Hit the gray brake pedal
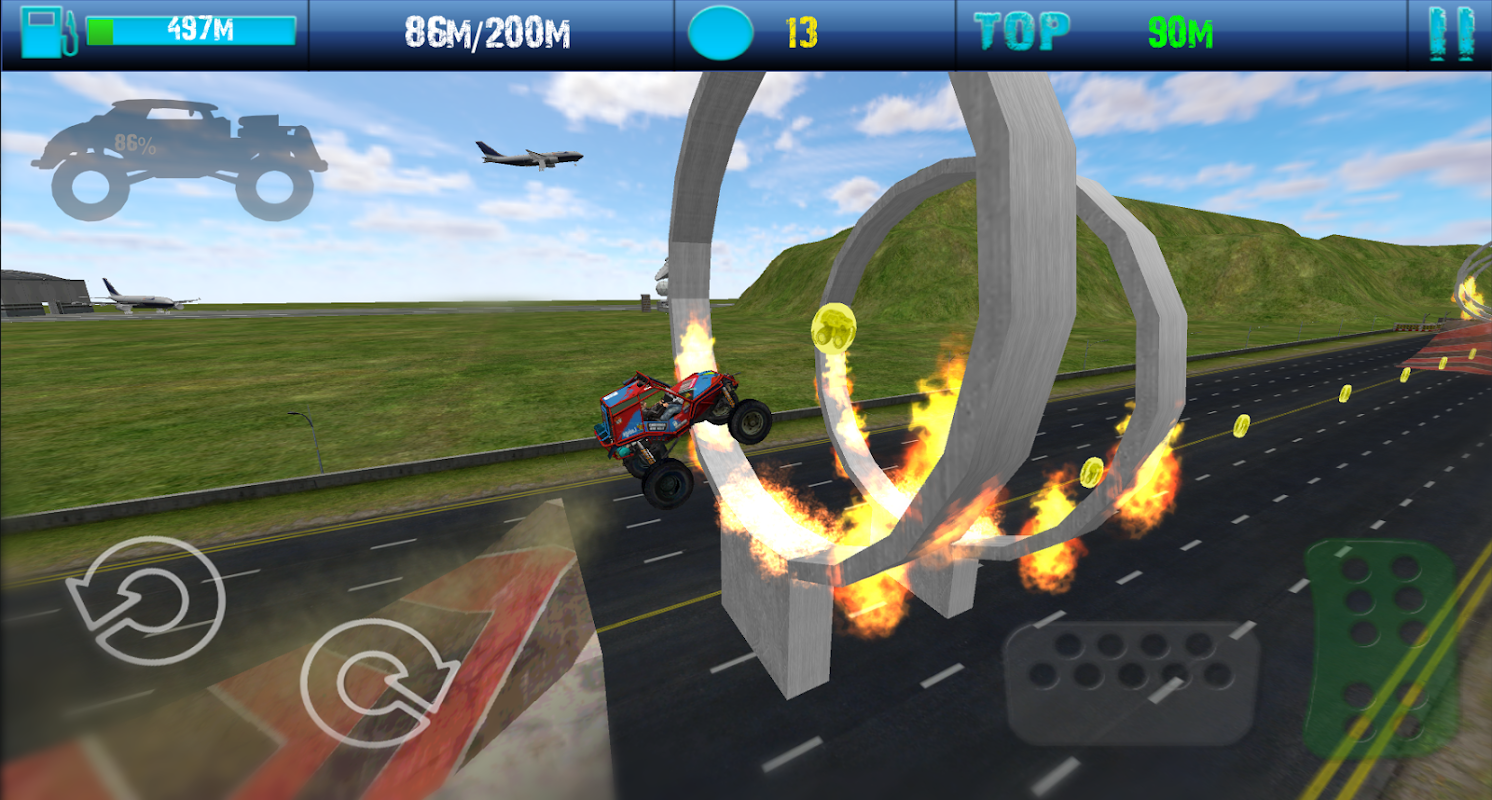The height and width of the screenshot is (800, 1492). pos(1130,682)
